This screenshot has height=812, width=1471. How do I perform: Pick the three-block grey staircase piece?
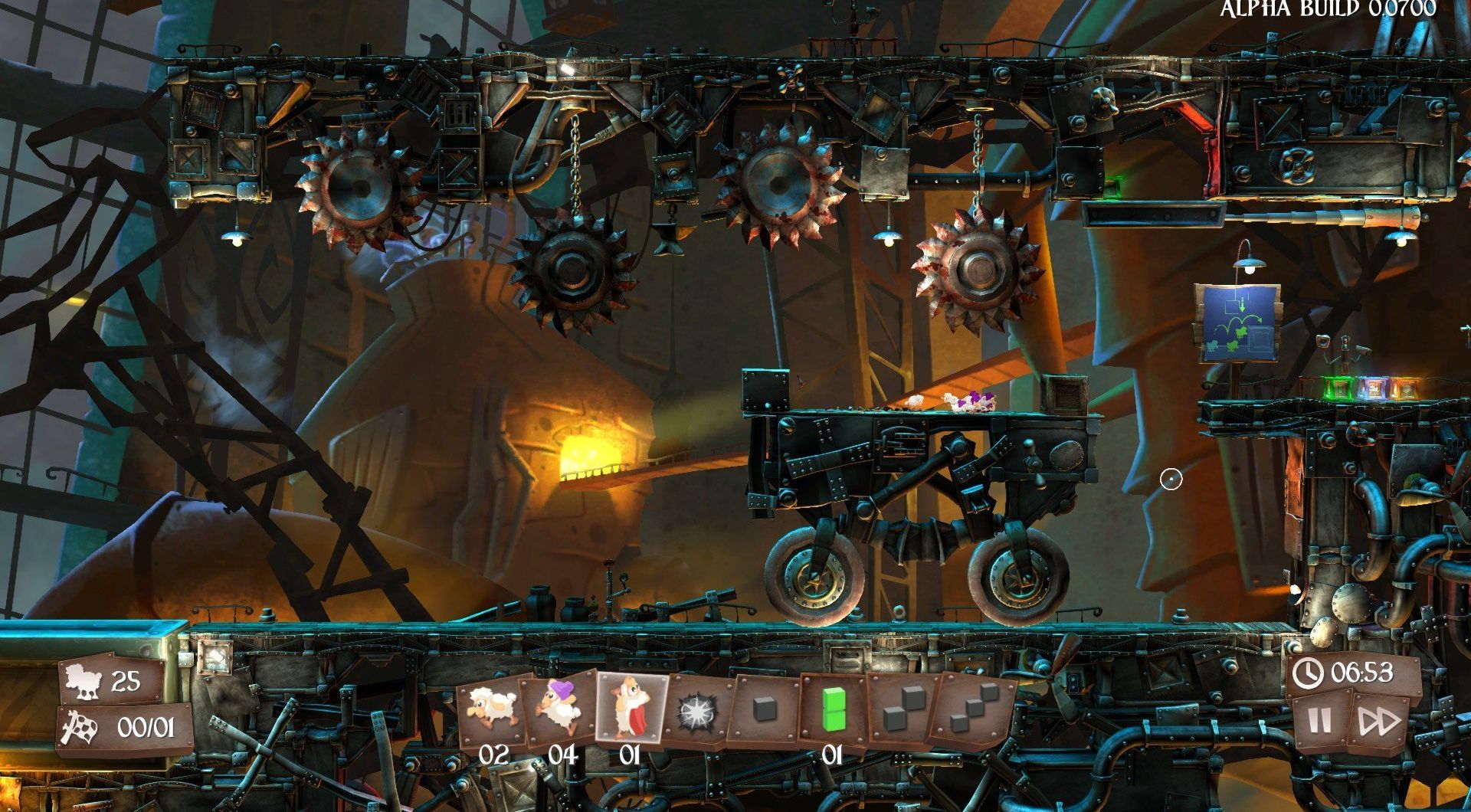[973, 709]
